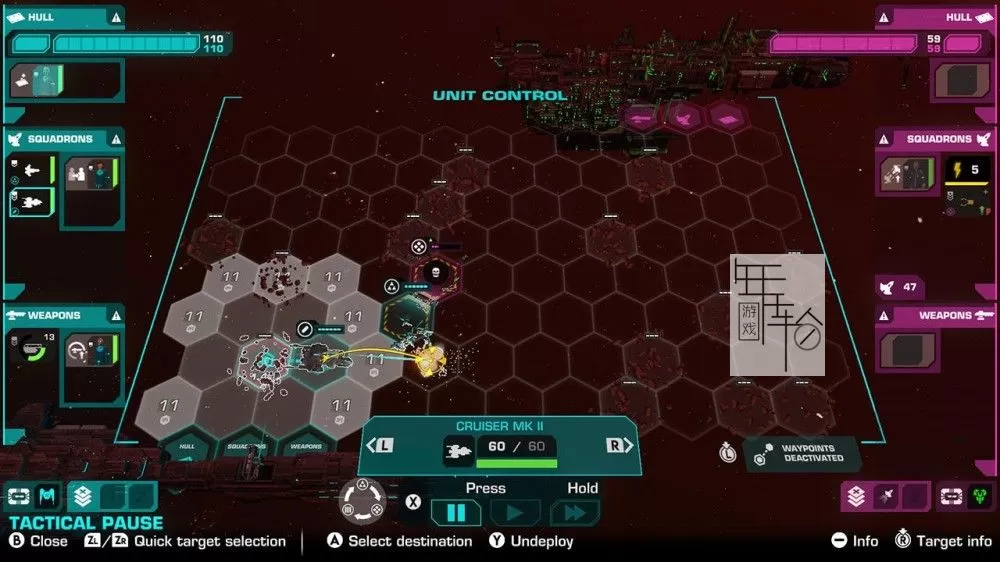Select the Cruiser MK II ship icon
Image resolution: width=1000 pixels, height=562 pixels.
458,453
